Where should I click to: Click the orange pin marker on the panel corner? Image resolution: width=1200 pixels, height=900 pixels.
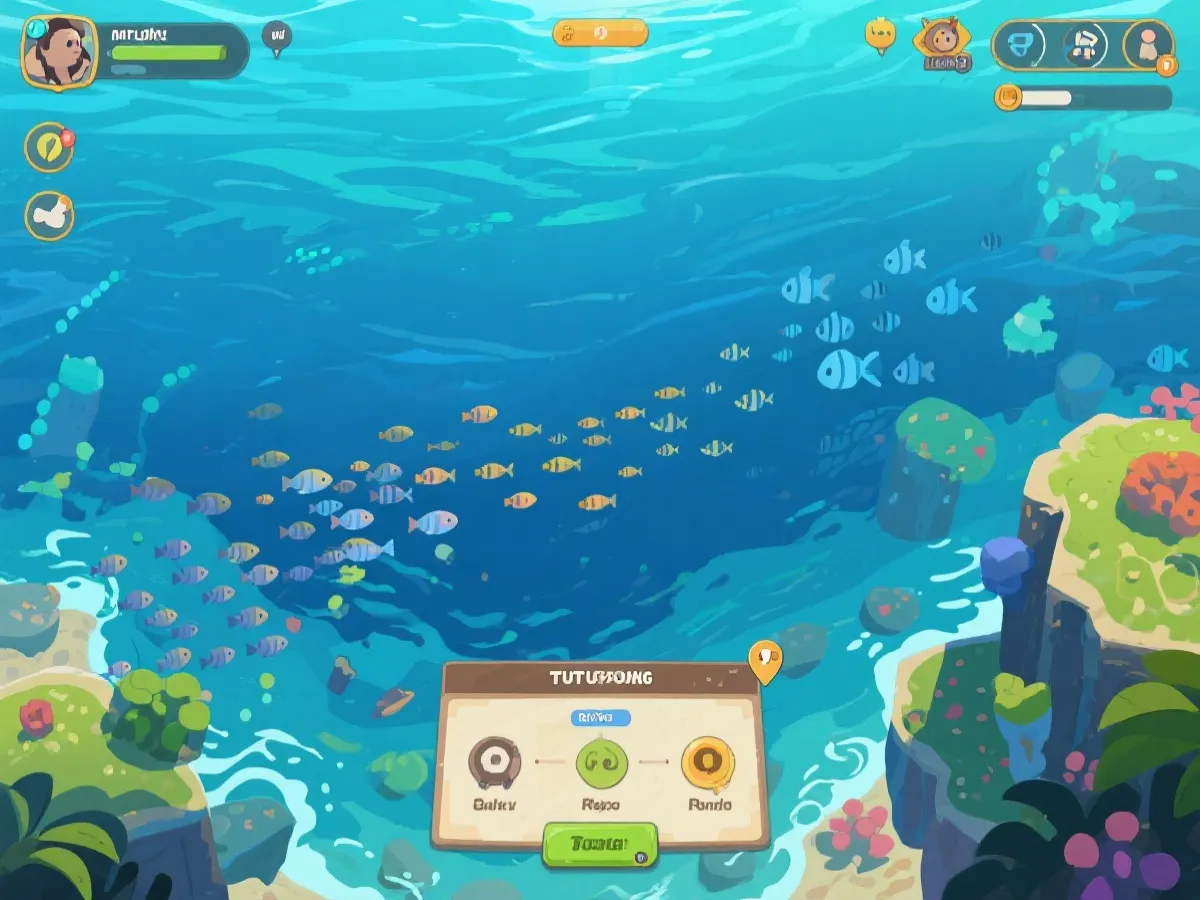pos(765,660)
